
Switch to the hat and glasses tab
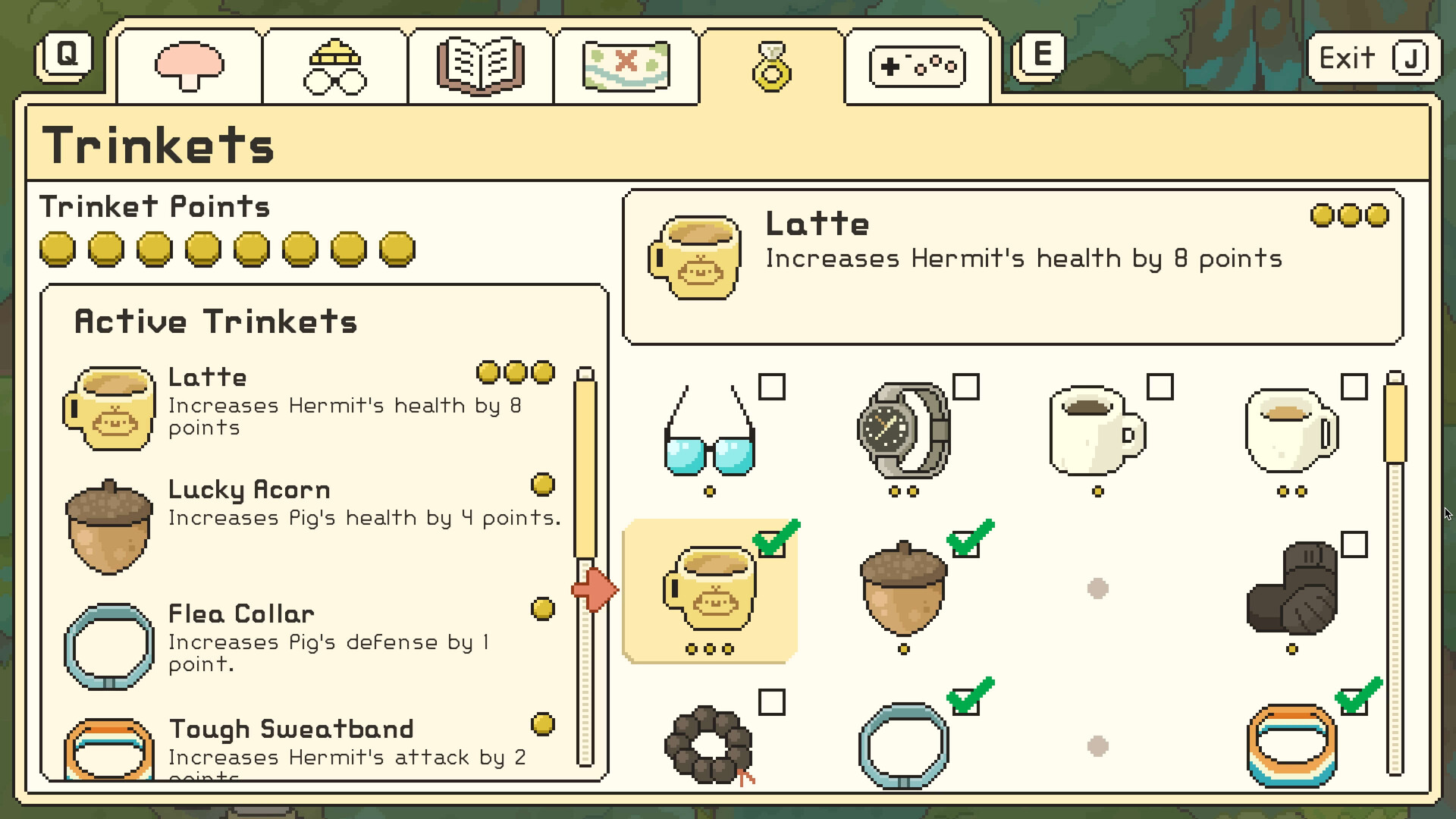click(334, 64)
